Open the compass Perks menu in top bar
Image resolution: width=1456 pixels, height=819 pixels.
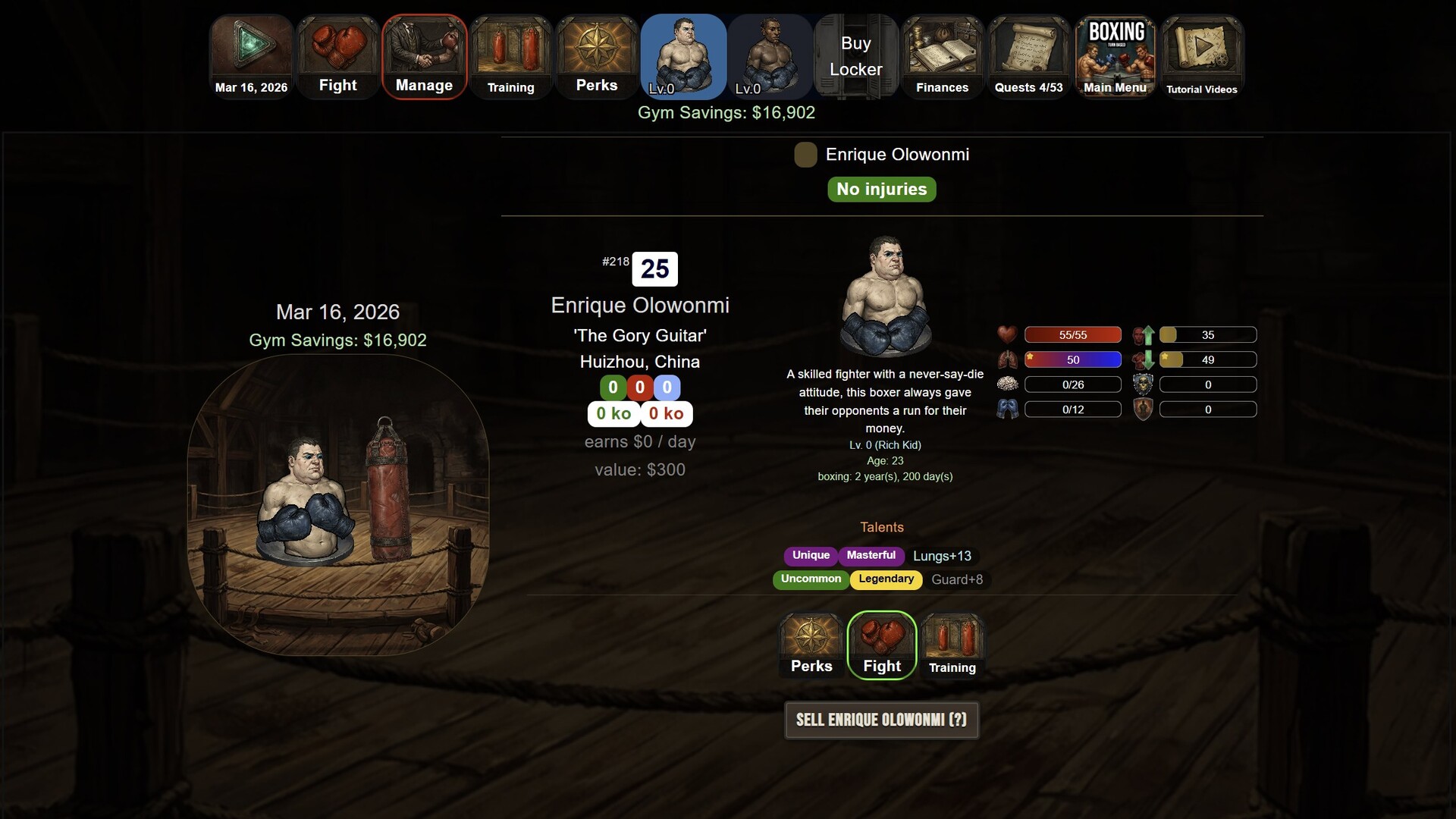pos(597,57)
